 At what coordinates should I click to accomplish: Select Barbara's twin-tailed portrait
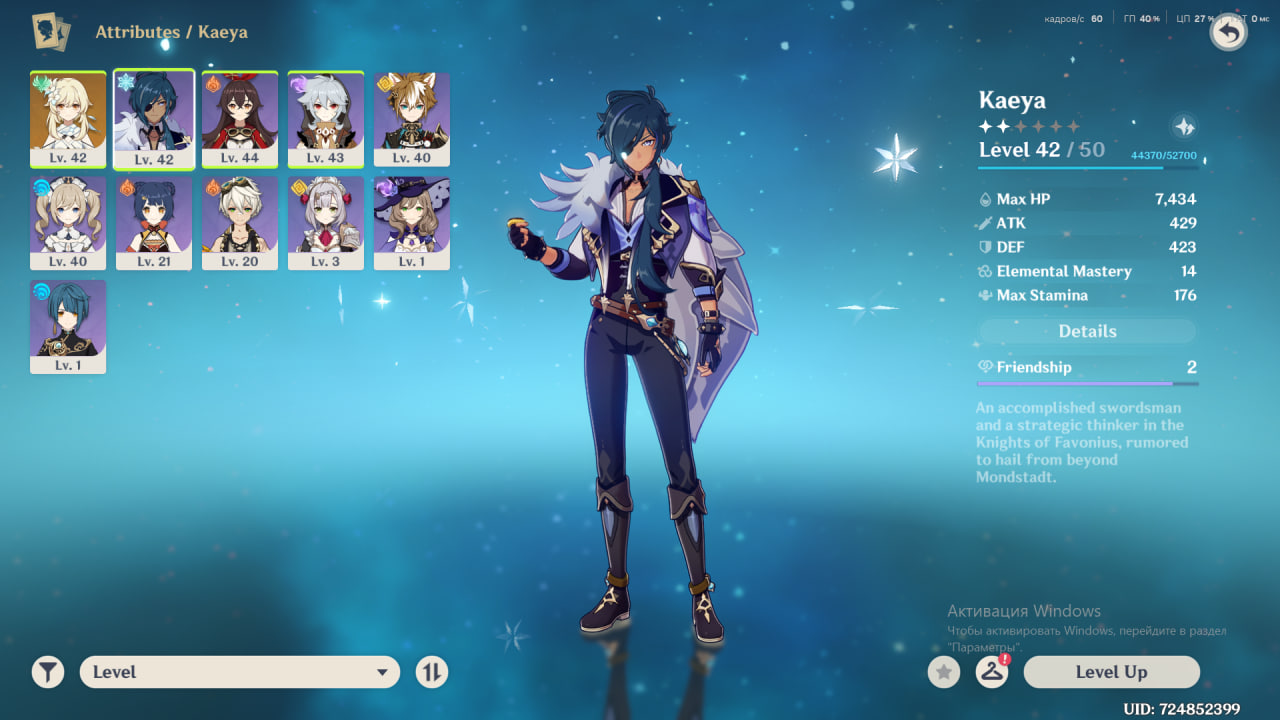tap(68, 223)
